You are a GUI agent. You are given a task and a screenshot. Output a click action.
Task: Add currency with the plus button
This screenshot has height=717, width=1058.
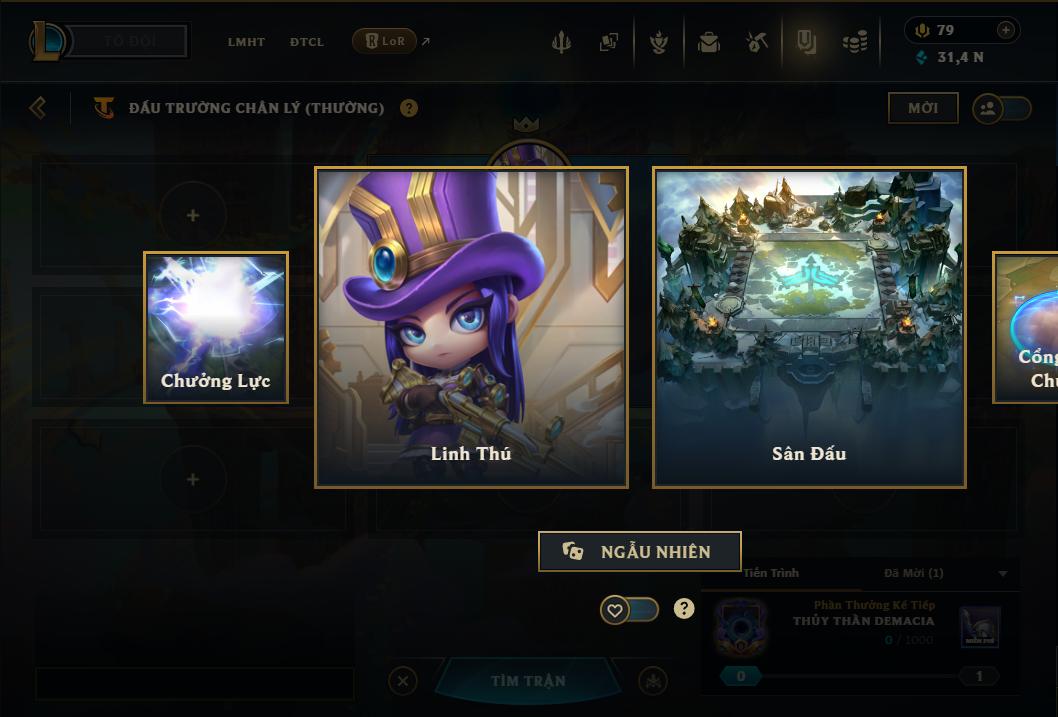pos(1006,30)
